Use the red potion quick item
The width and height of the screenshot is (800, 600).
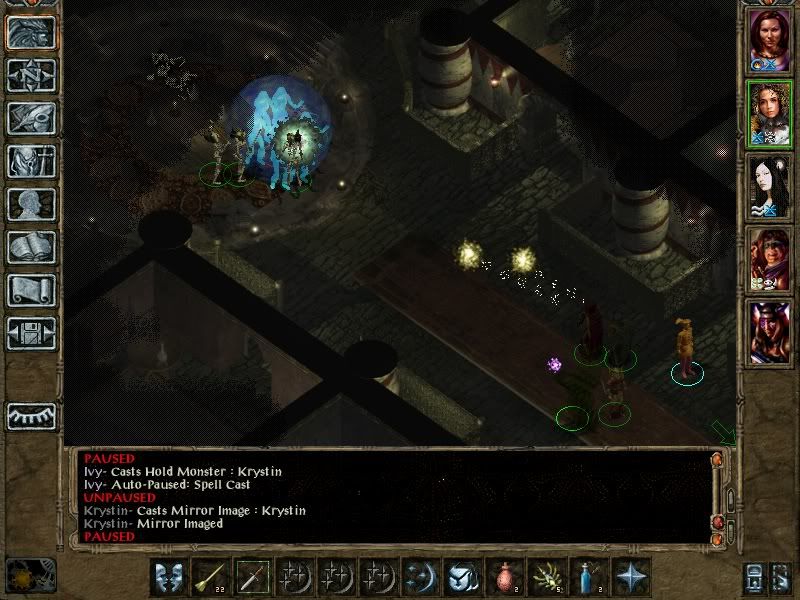(x=505, y=577)
